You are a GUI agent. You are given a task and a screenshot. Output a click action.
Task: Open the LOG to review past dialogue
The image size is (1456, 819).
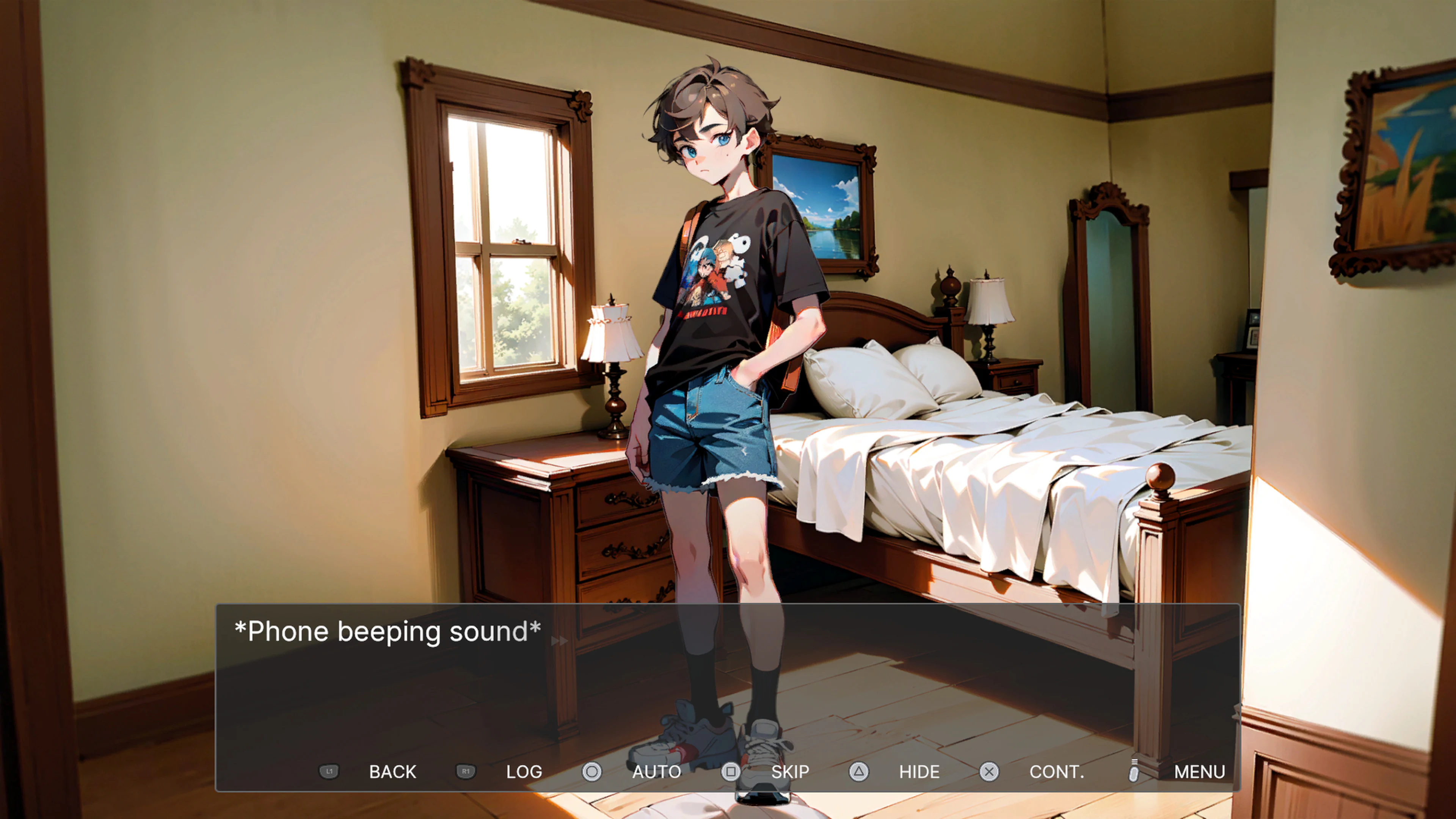[523, 772]
